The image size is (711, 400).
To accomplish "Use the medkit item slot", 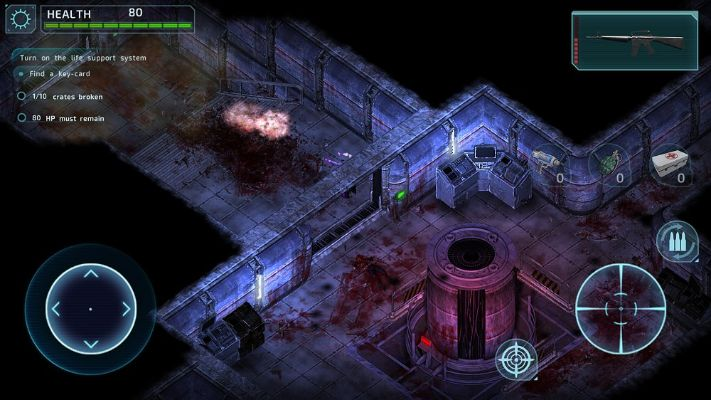I will 670,163.
